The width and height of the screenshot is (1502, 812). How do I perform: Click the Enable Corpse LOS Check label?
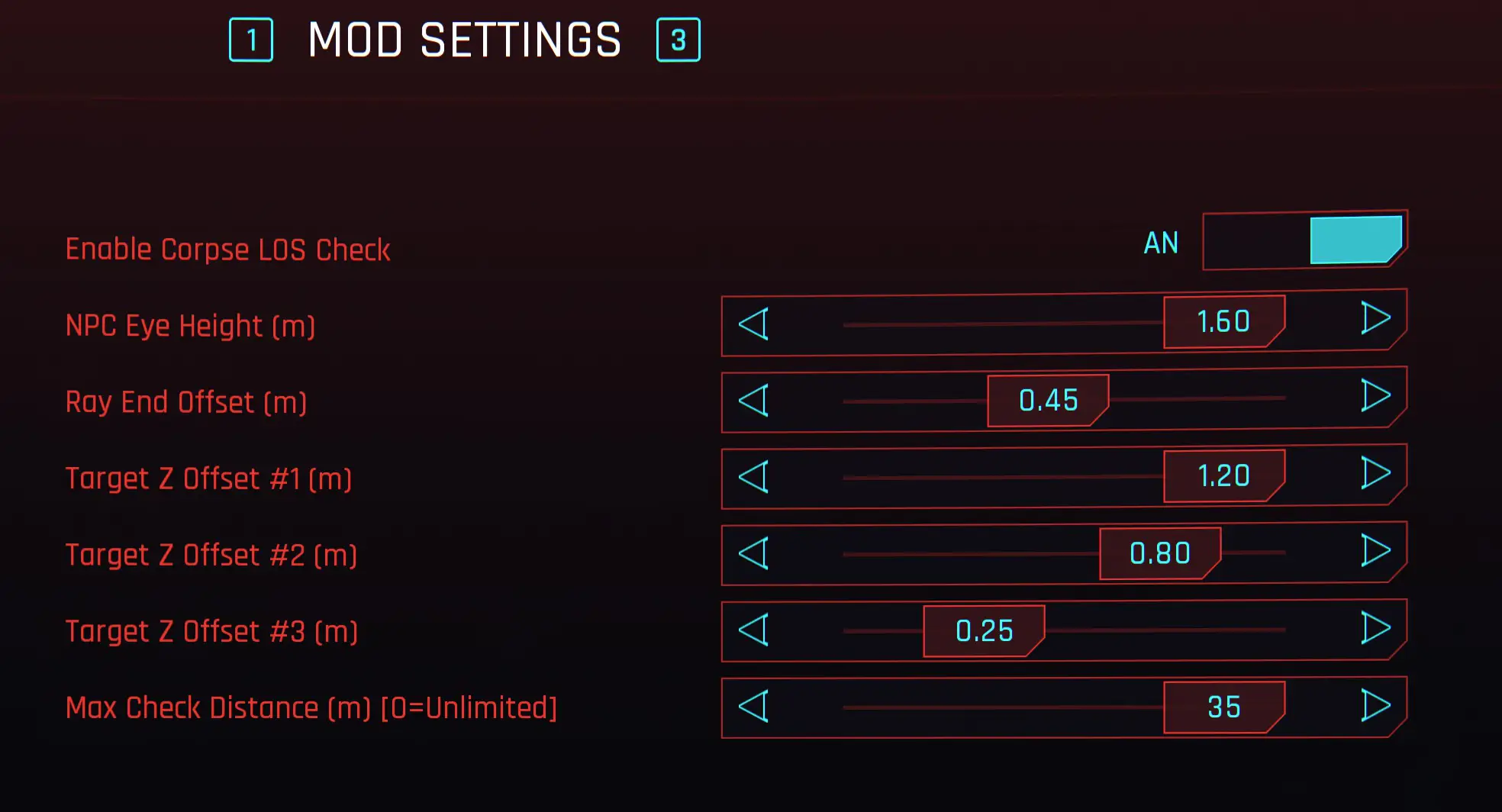pyautogui.click(x=227, y=249)
